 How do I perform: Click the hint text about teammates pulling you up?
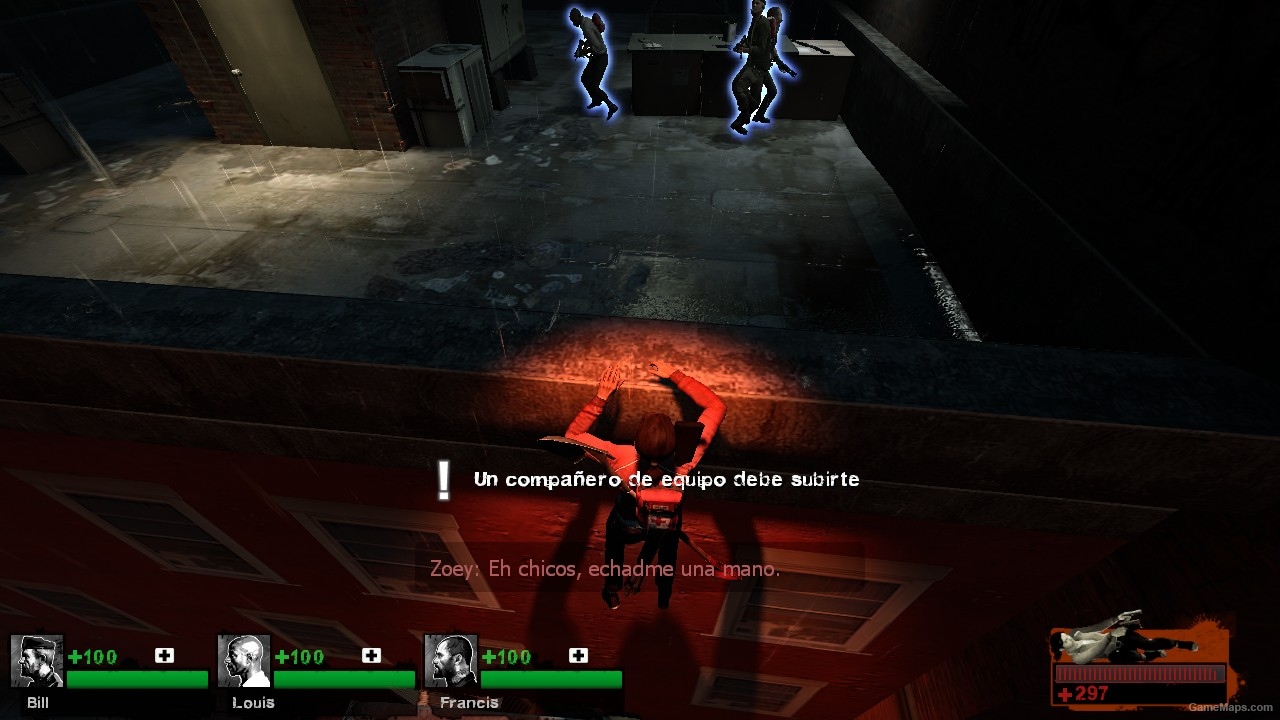665,479
